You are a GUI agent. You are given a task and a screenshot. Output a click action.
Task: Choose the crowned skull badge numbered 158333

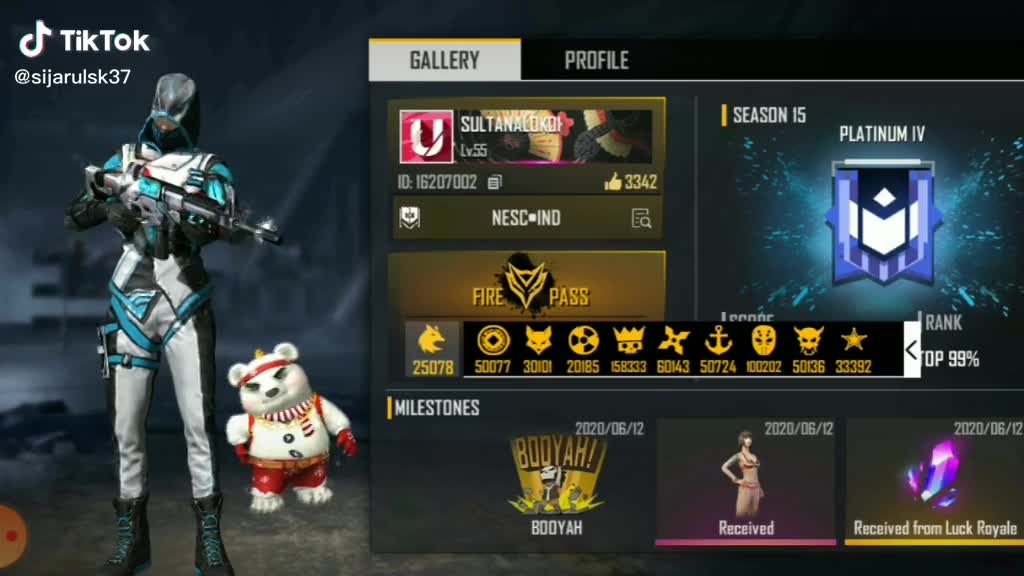click(x=627, y=349)
